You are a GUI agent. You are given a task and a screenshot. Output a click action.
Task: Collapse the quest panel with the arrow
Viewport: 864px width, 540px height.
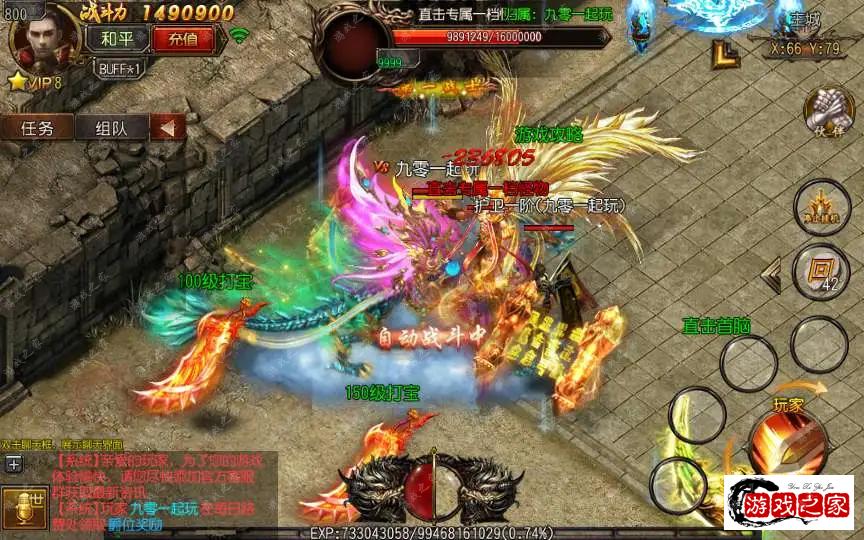coord(168,128)
